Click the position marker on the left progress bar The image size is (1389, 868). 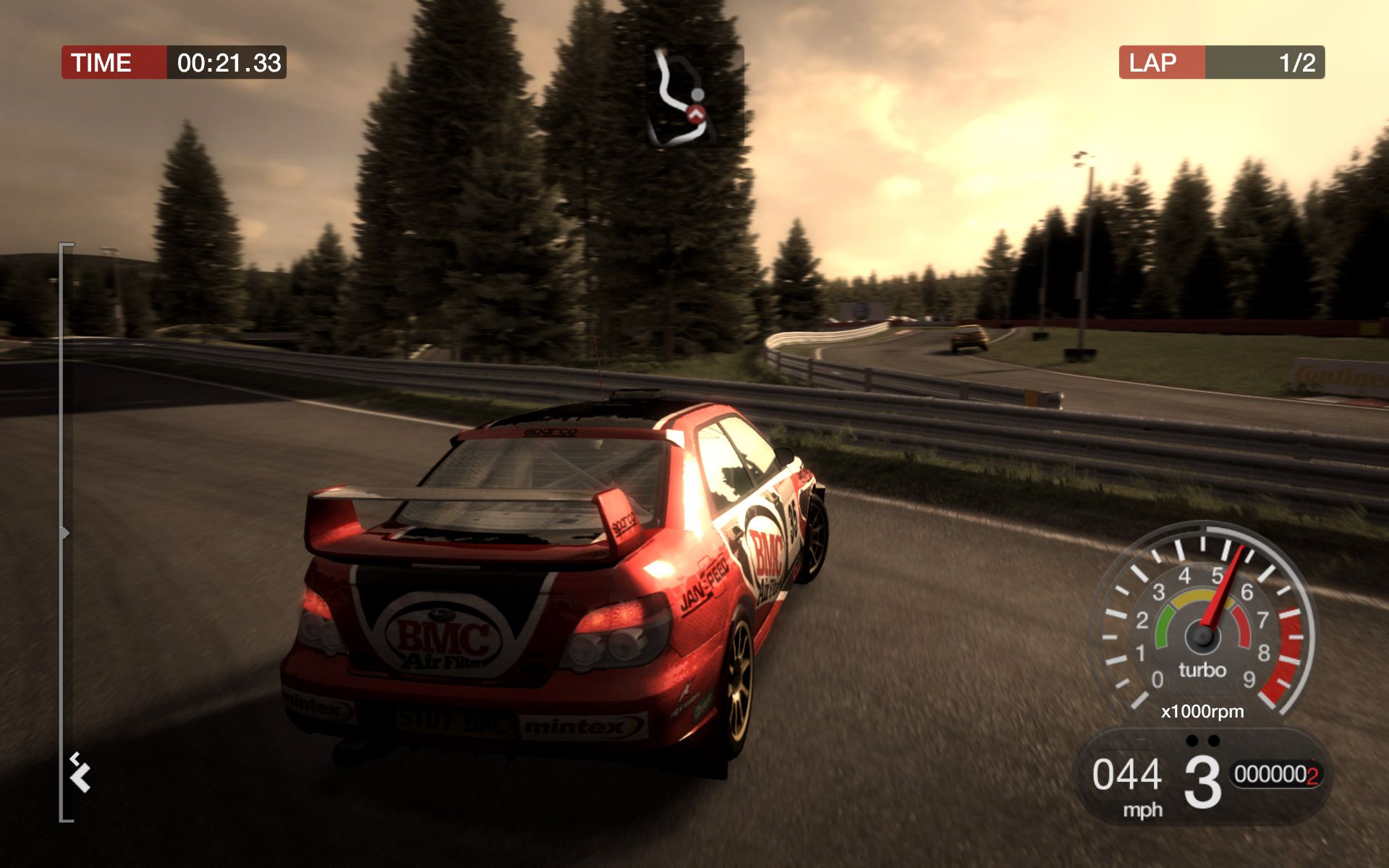point(66,533)
